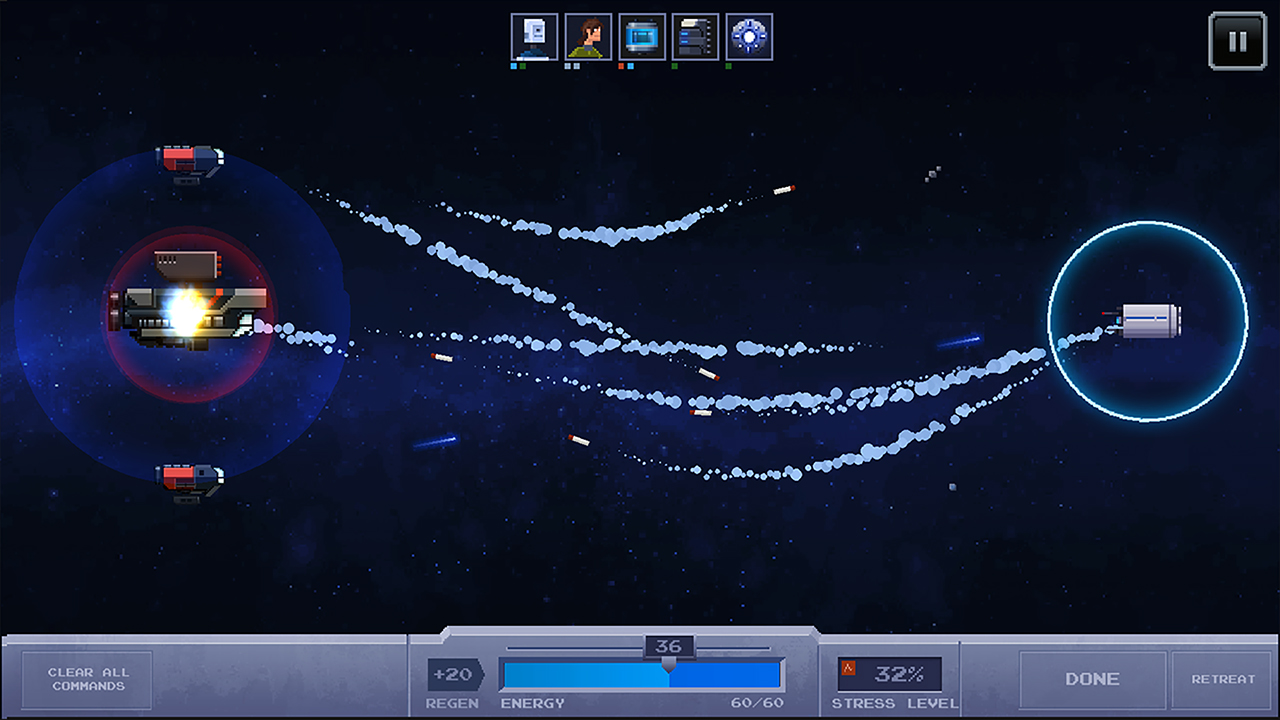The width and height of the screenshot is (1280, 720).
Task: Click the enemy fighter in the upper left
Action: pyautogui.click(x=190, y=160)
